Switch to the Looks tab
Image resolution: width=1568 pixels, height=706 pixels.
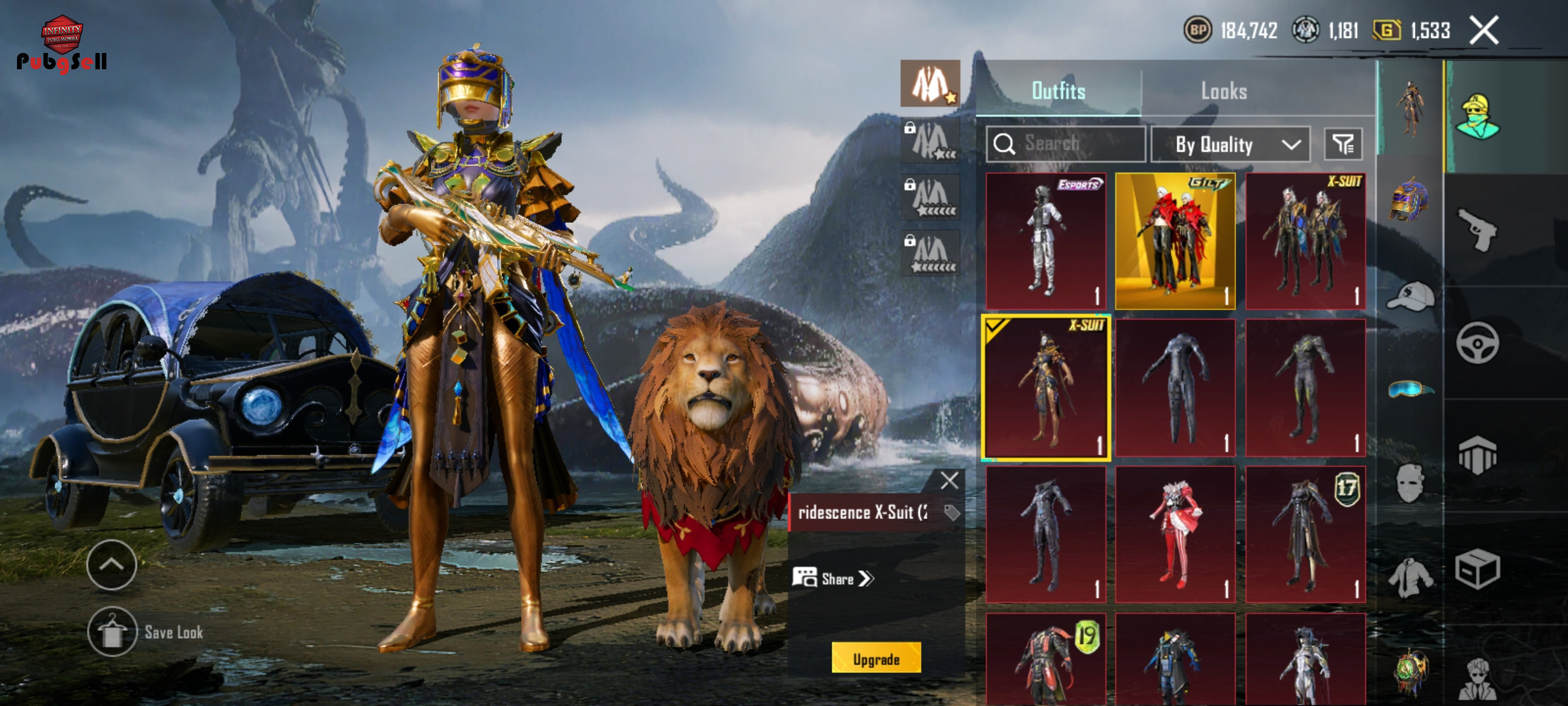tap(1224, 91)
